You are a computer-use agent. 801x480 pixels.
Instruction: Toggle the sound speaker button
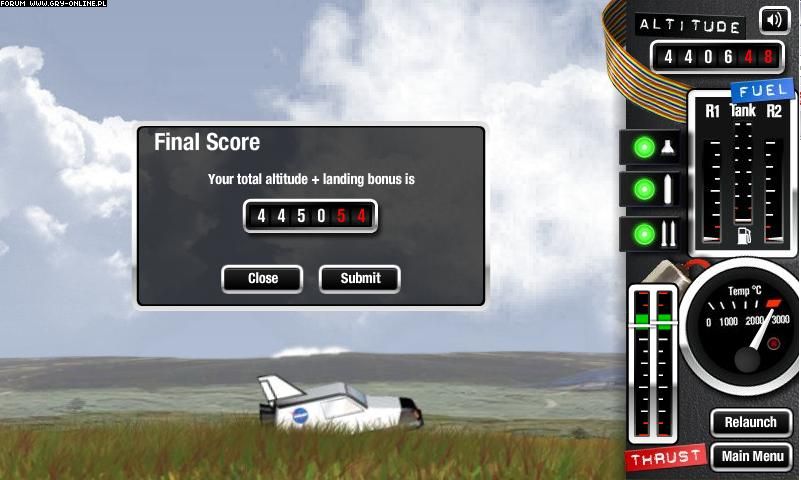pyautogui.click(x=773, y=20)
